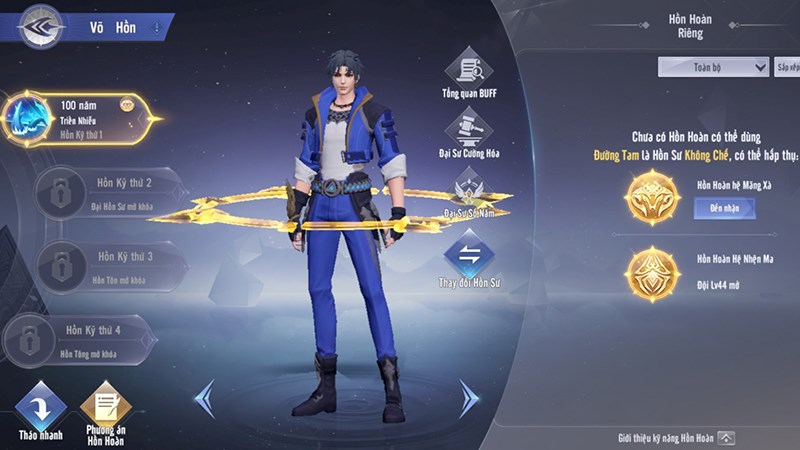This screenshot has height=450, width=800.
Task: Select the Hồn Hoàn Hệ Nhện Ma icon
Action: (x=651, y=273)
